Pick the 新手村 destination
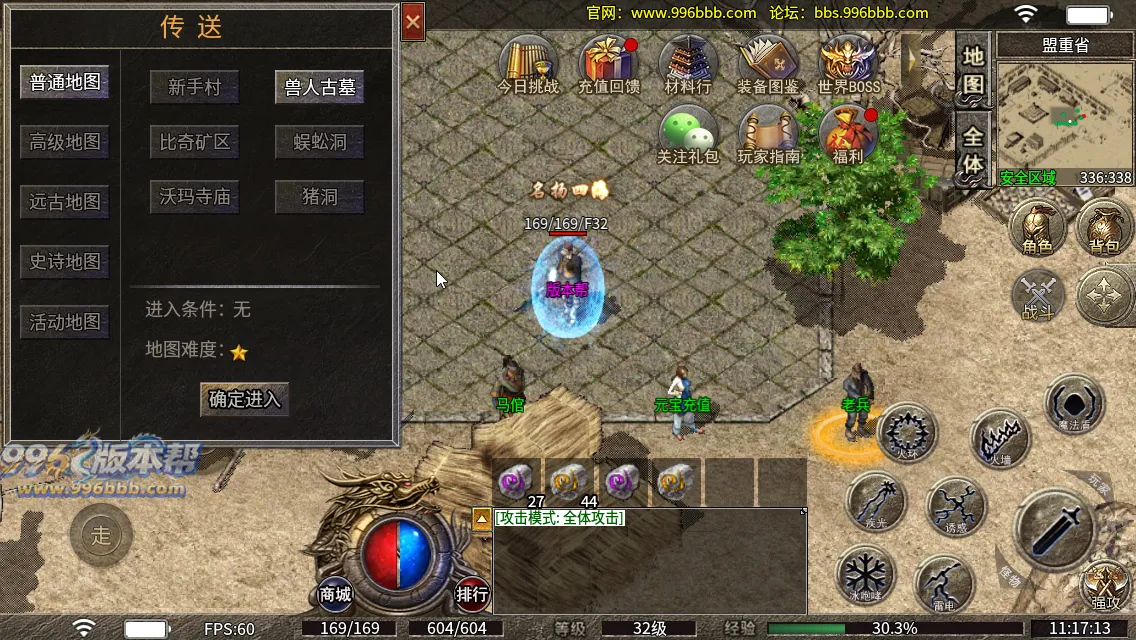 194,87
